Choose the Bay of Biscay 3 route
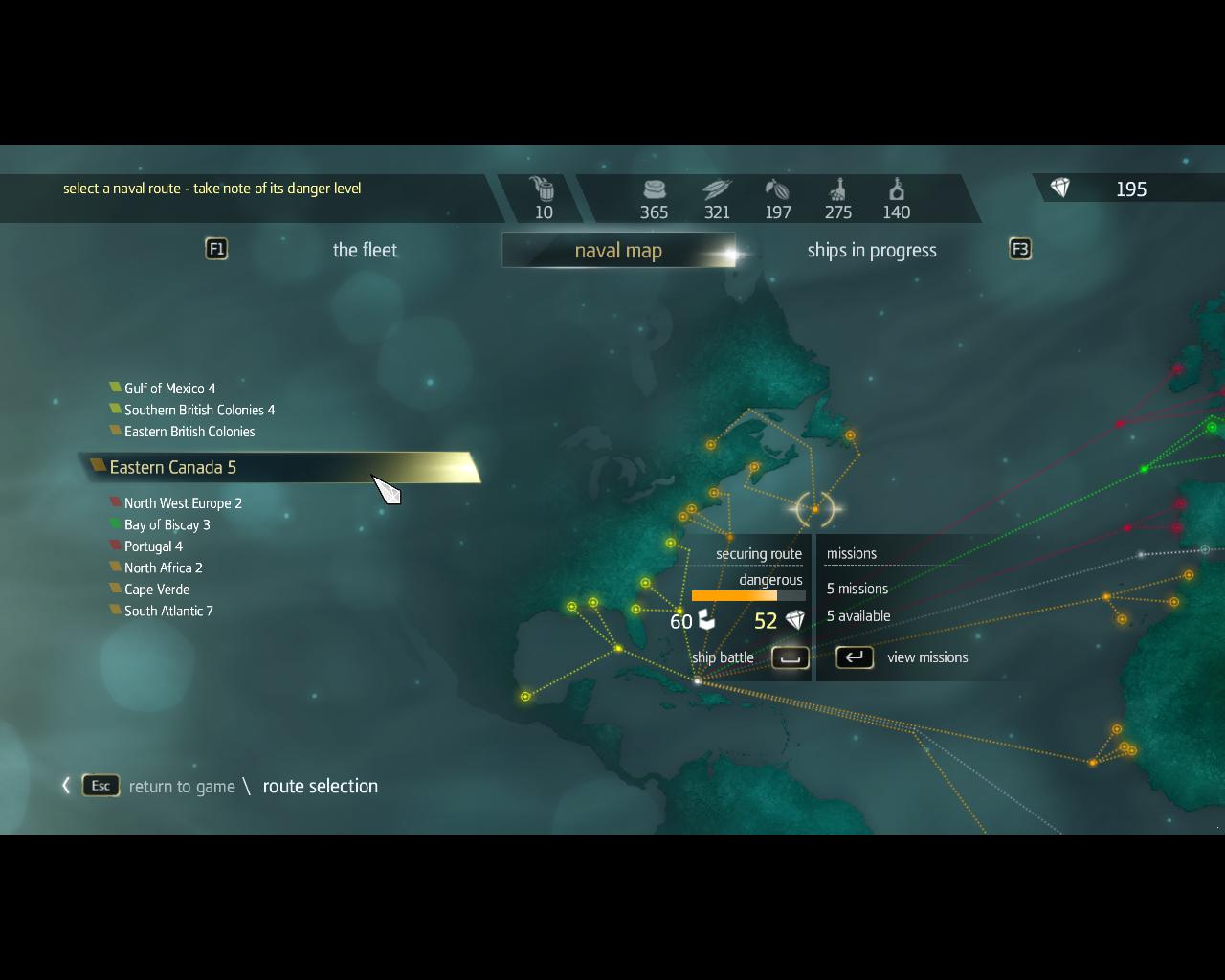The image size is (1225, 980). (x=167, y=524)
